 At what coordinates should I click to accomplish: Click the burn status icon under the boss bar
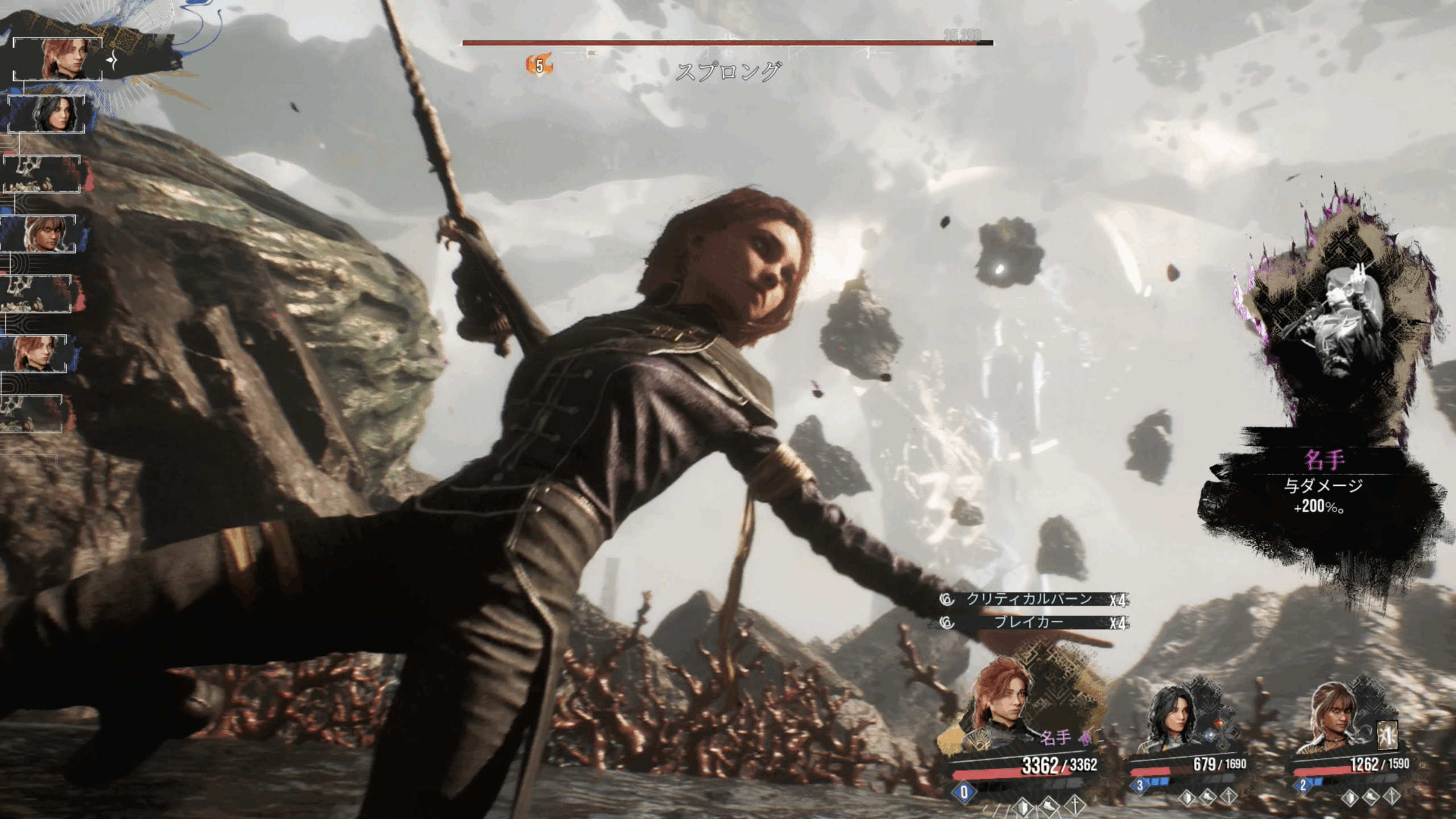(539, 65)
